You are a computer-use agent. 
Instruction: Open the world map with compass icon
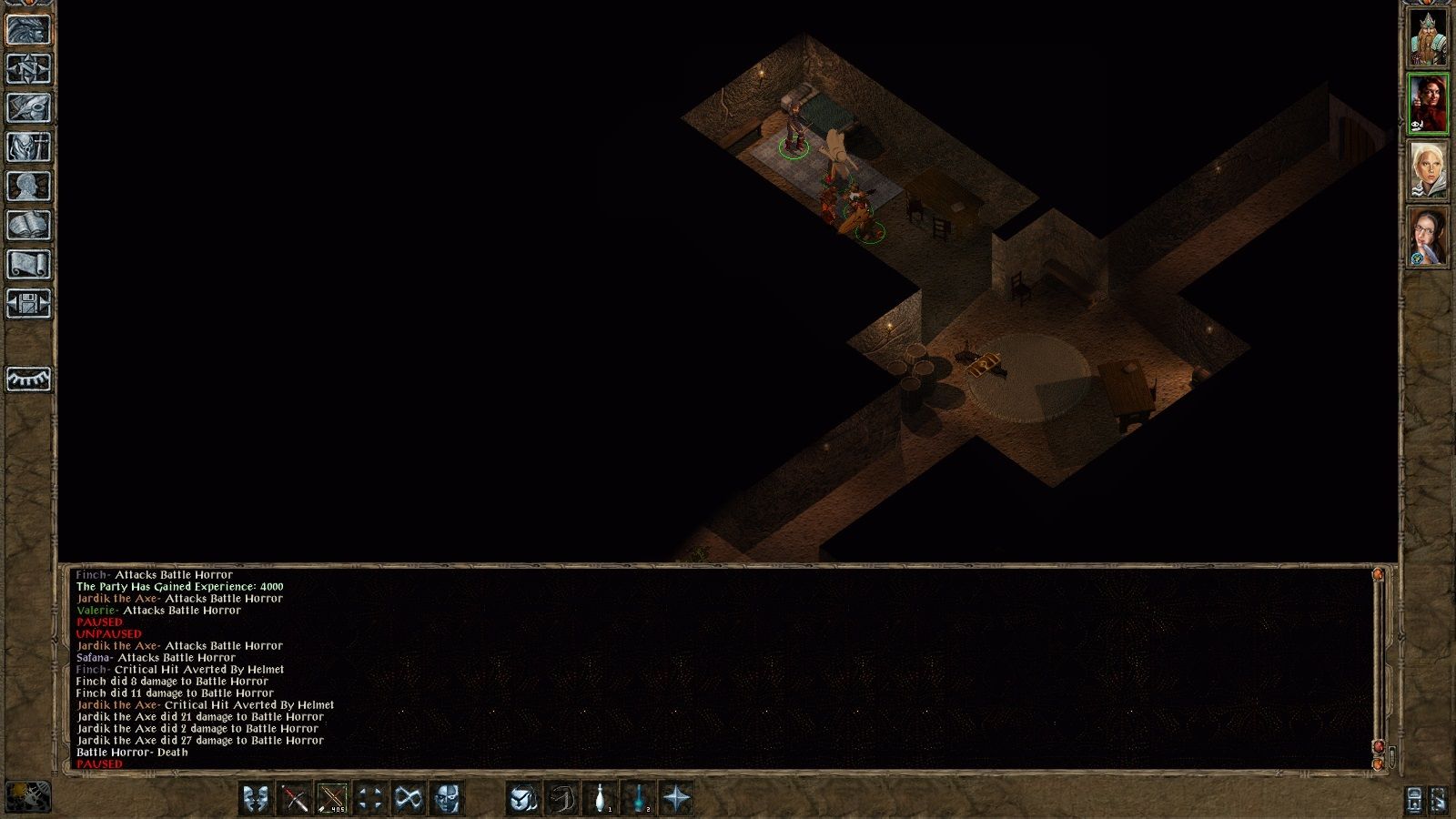tap(27, 67)
